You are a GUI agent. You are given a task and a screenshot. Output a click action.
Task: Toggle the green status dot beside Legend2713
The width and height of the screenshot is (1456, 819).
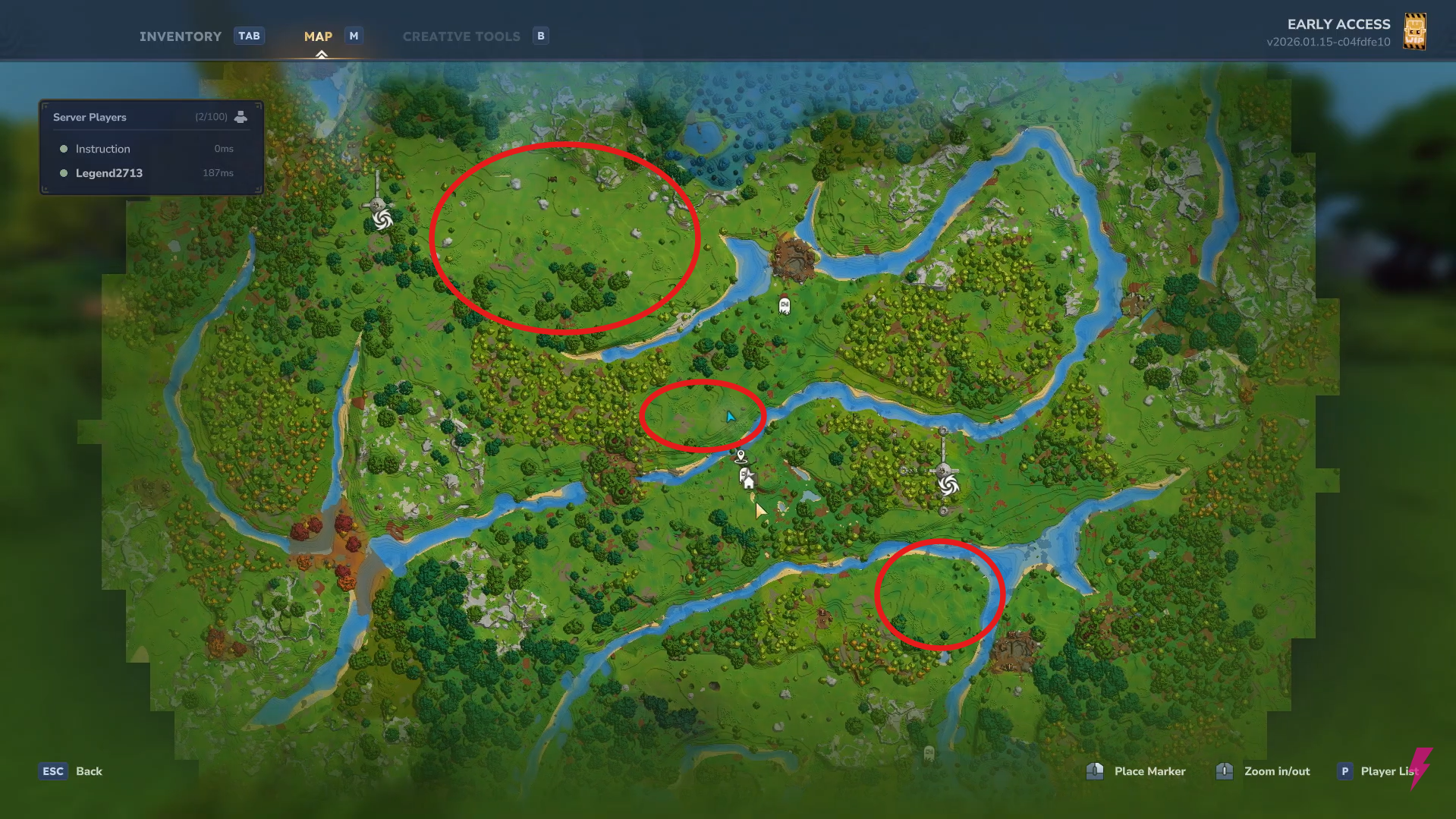coord(64,173)
